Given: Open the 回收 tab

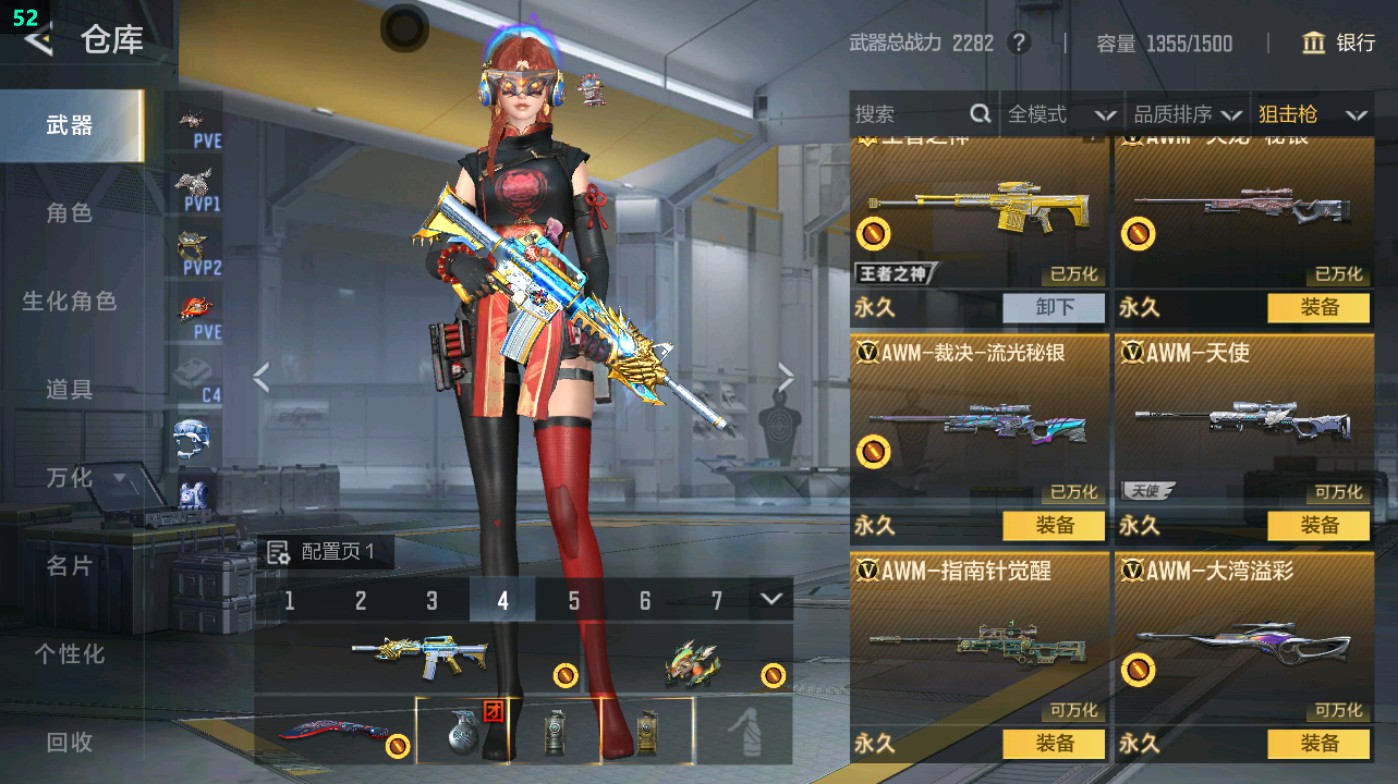Looking at the screenshot, I should (x=68, y=742).
